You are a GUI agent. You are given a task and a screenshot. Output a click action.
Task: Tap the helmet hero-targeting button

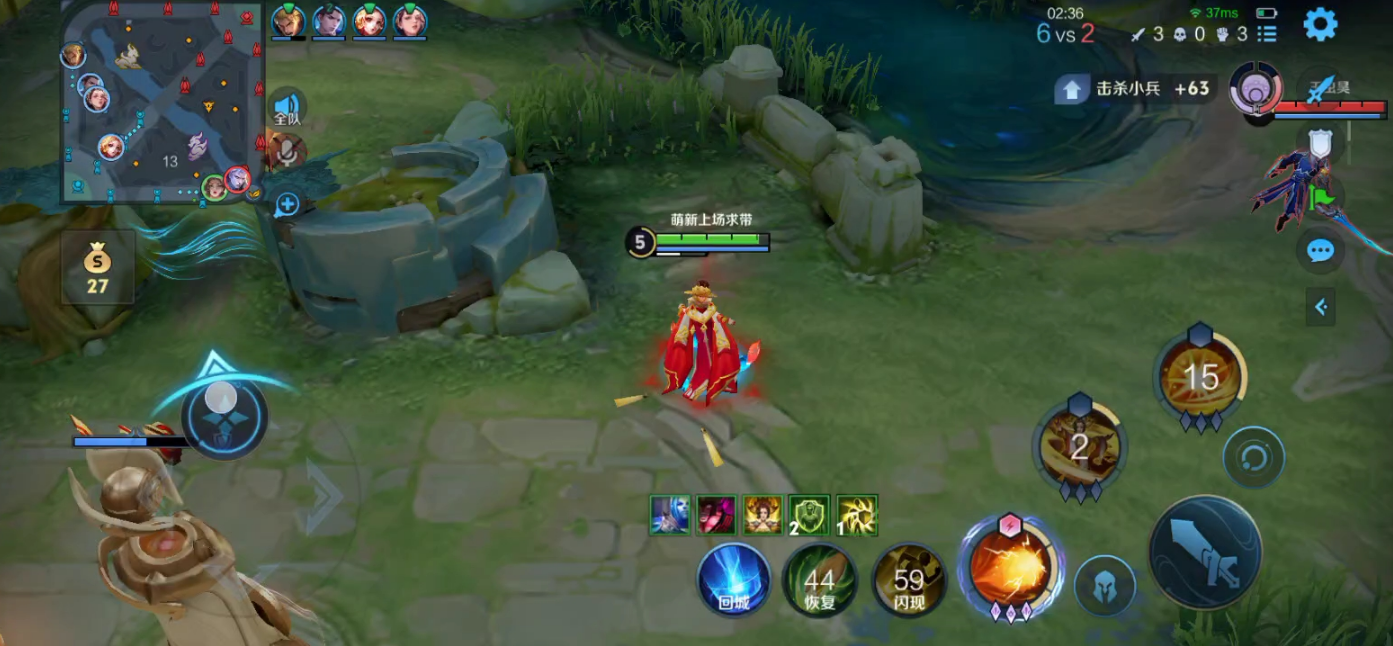(x=1105, y=585)
